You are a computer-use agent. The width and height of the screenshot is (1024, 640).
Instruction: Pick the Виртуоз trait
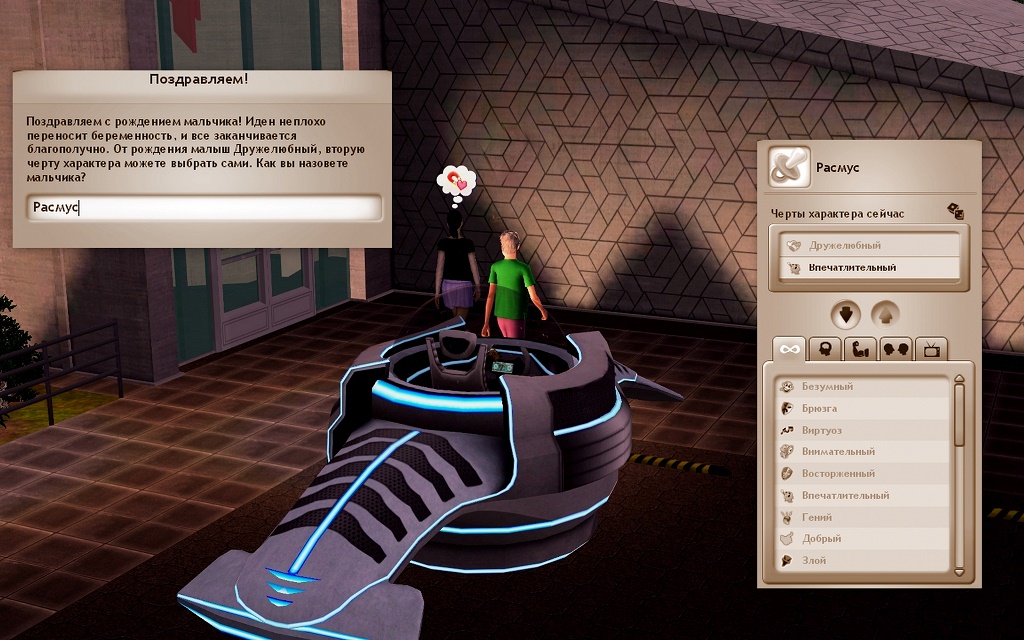(860, 430)
